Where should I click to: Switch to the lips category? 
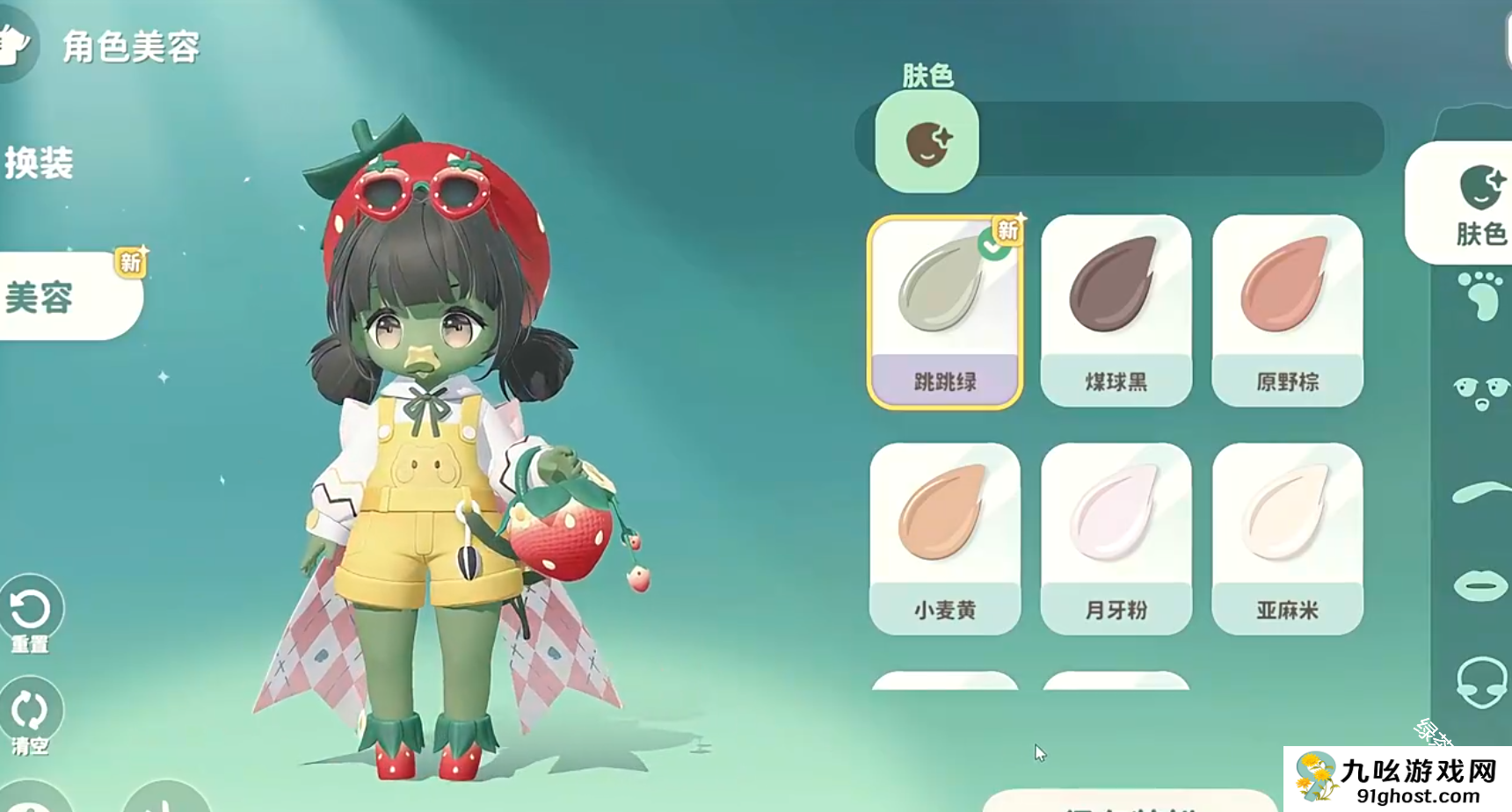1480,585
